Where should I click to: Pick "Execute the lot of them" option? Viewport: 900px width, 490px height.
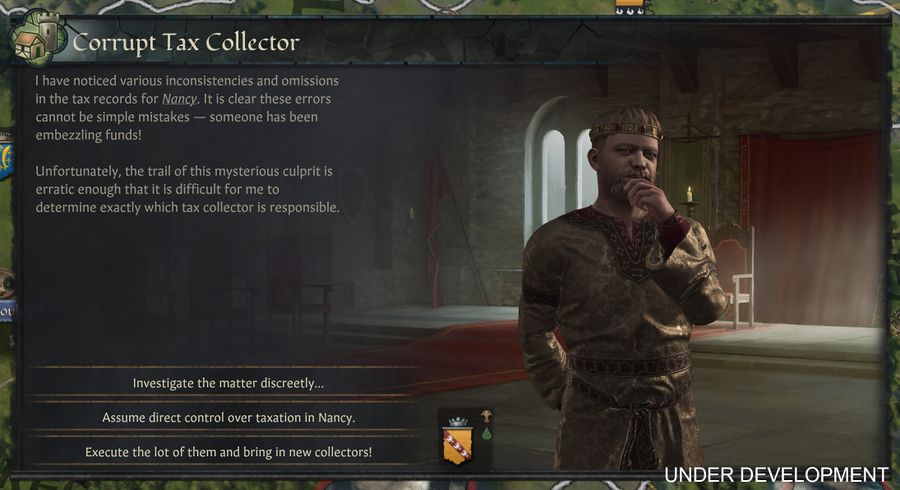tap(228, 452)
